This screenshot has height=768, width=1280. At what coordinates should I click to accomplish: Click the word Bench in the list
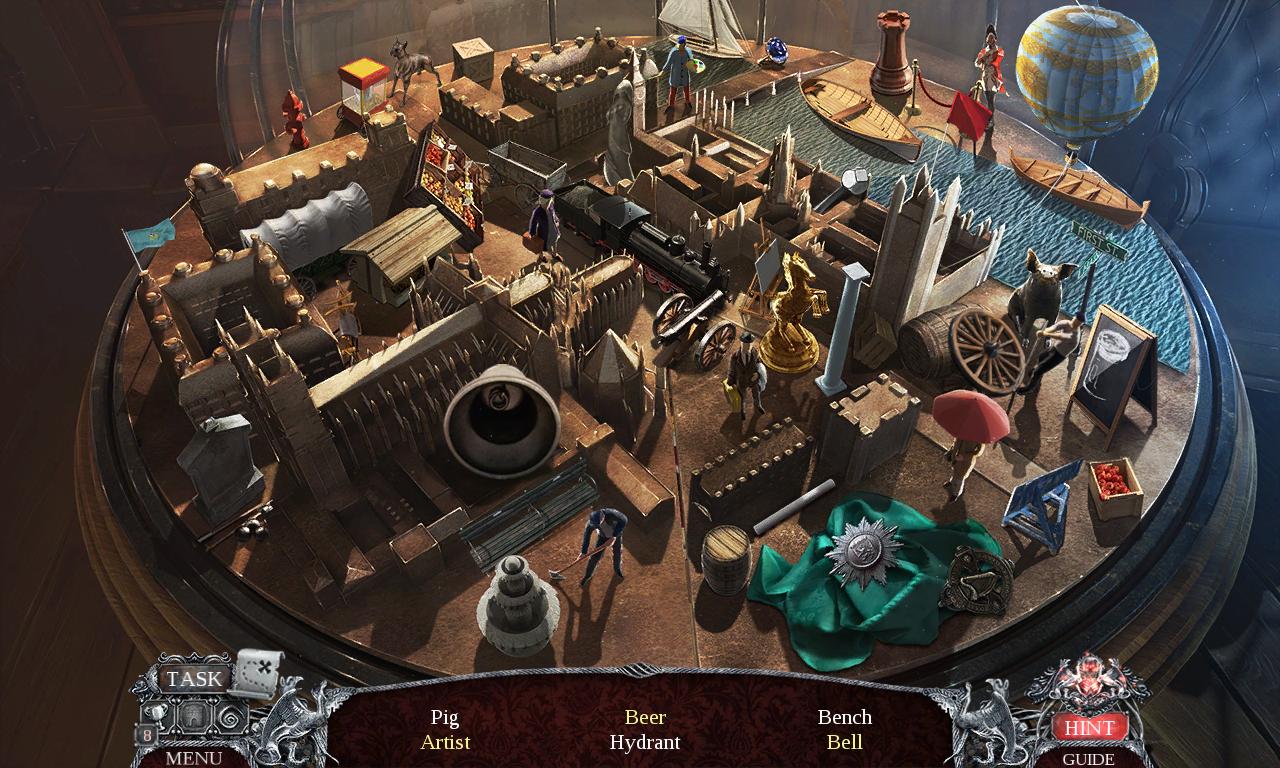click(845, 717)
